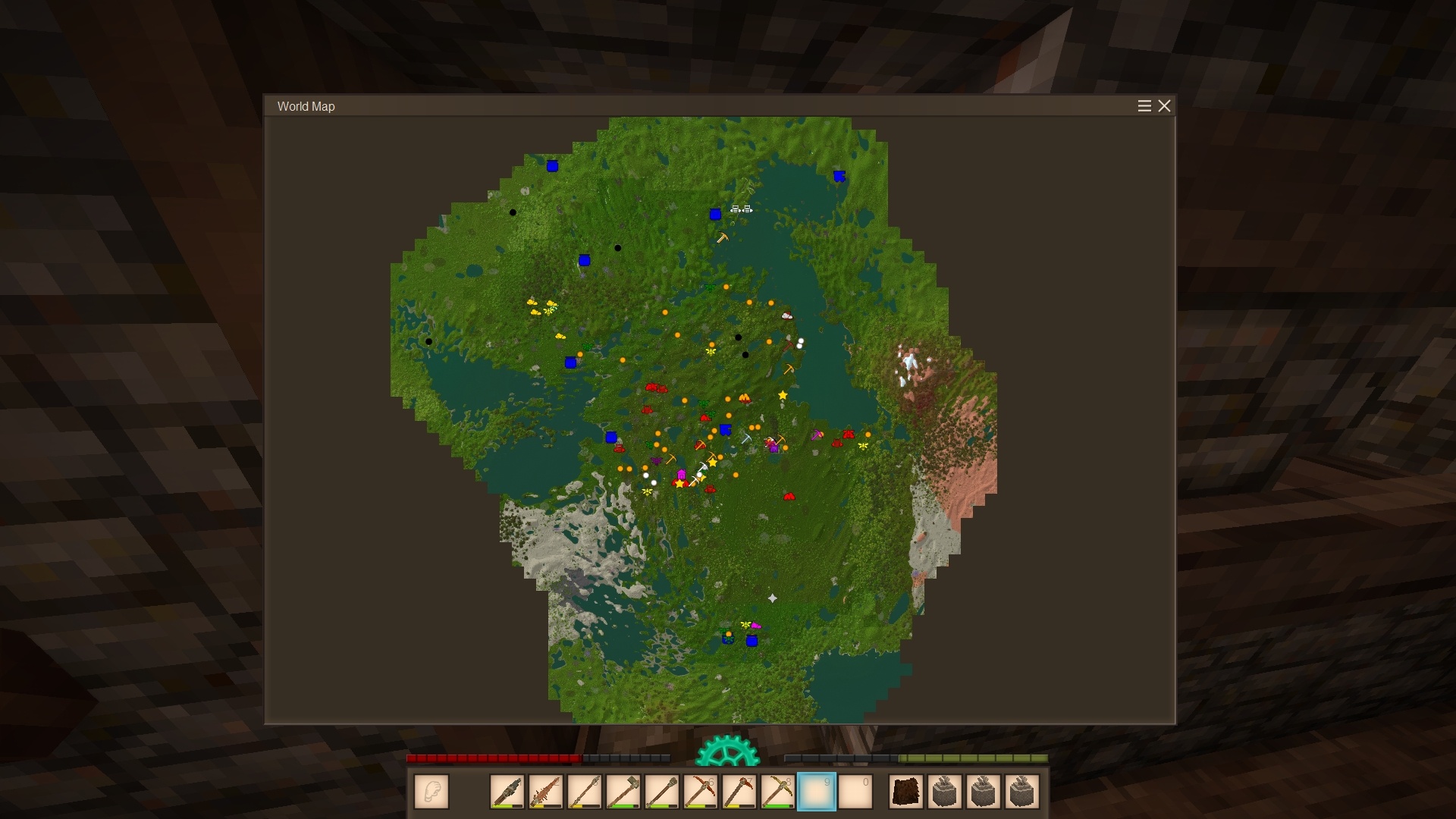1456x819 pixels.
Task: Close the World Map window
Action: 1164,106
